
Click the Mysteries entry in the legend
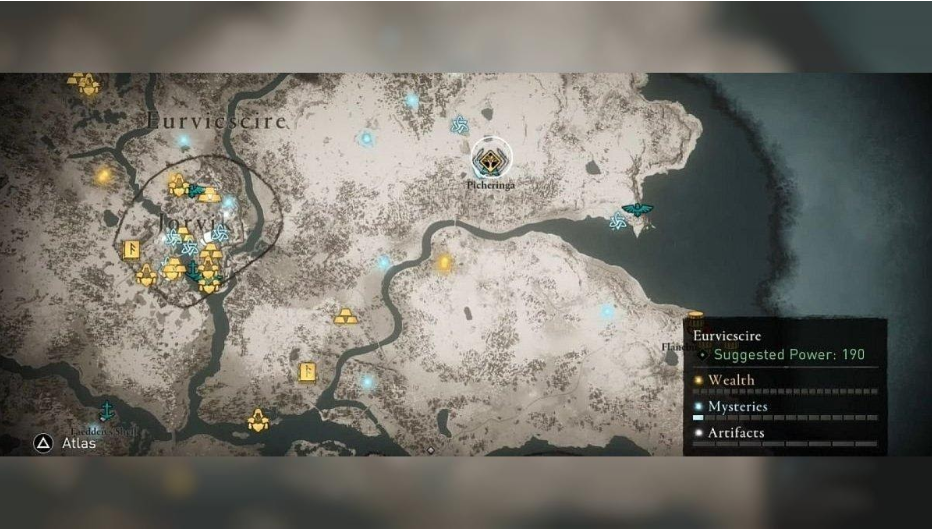738,407
